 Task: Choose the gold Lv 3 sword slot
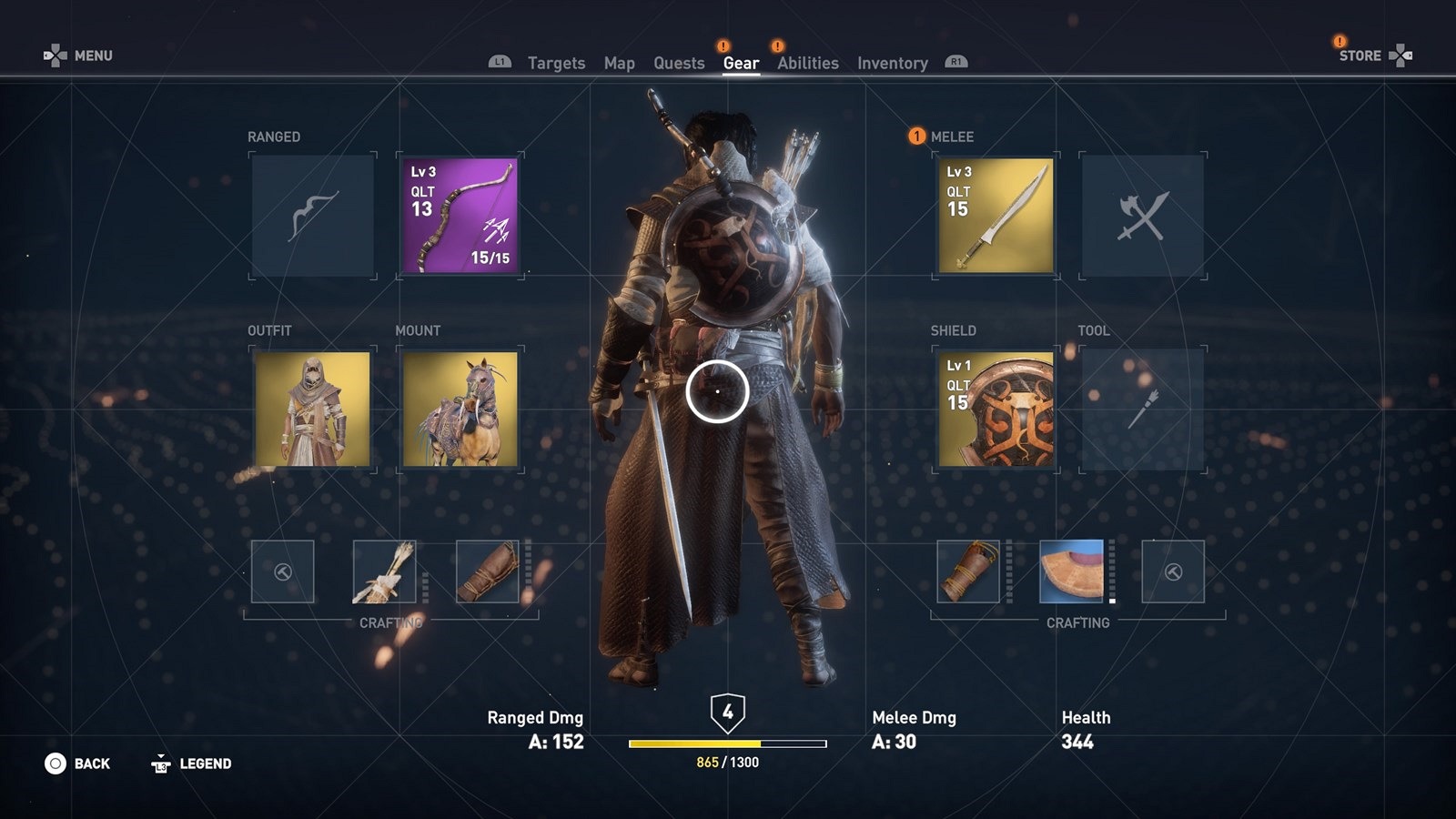click(x=996, y=216)
